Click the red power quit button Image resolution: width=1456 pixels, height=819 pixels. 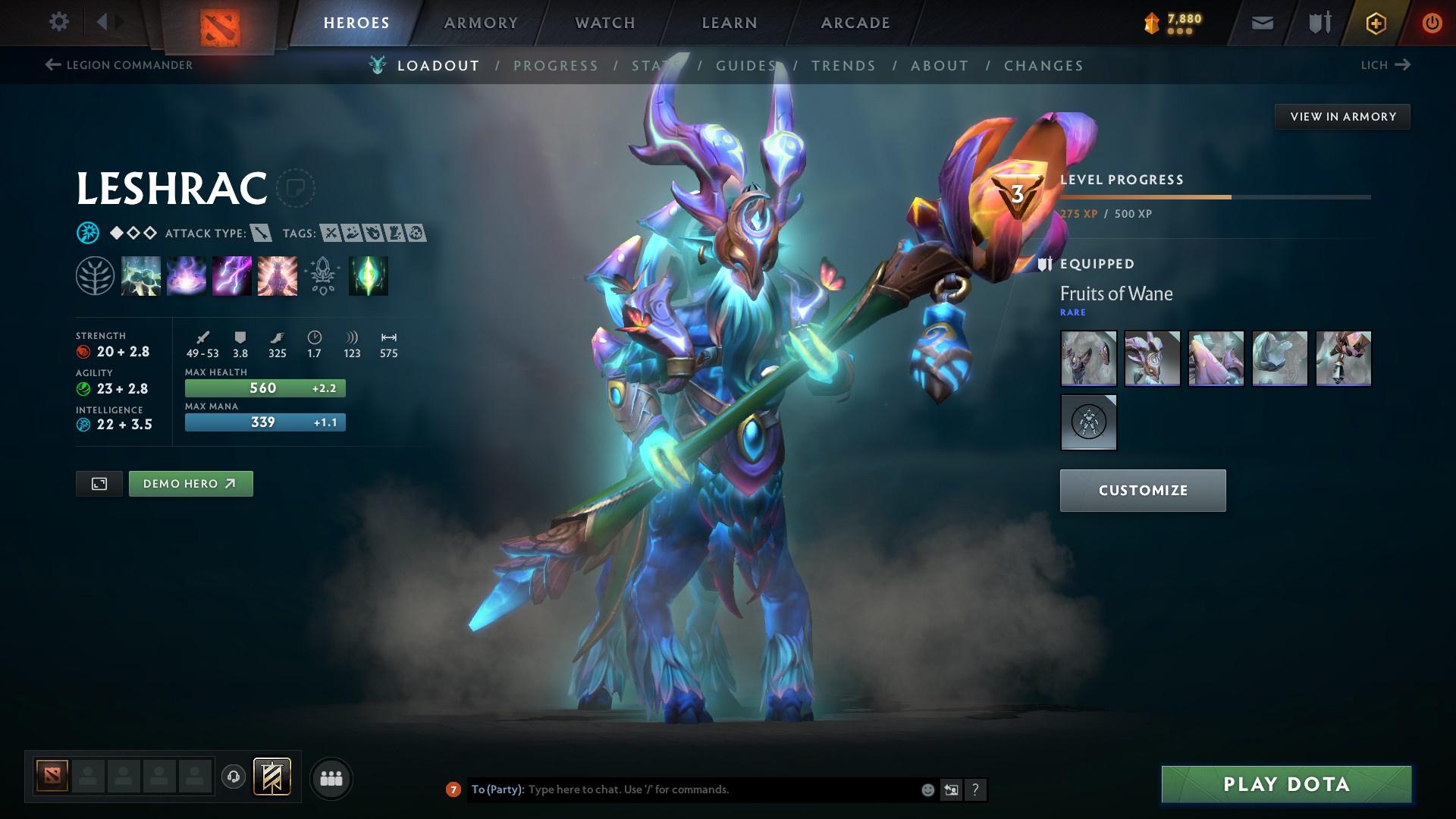pos(1432,24)
